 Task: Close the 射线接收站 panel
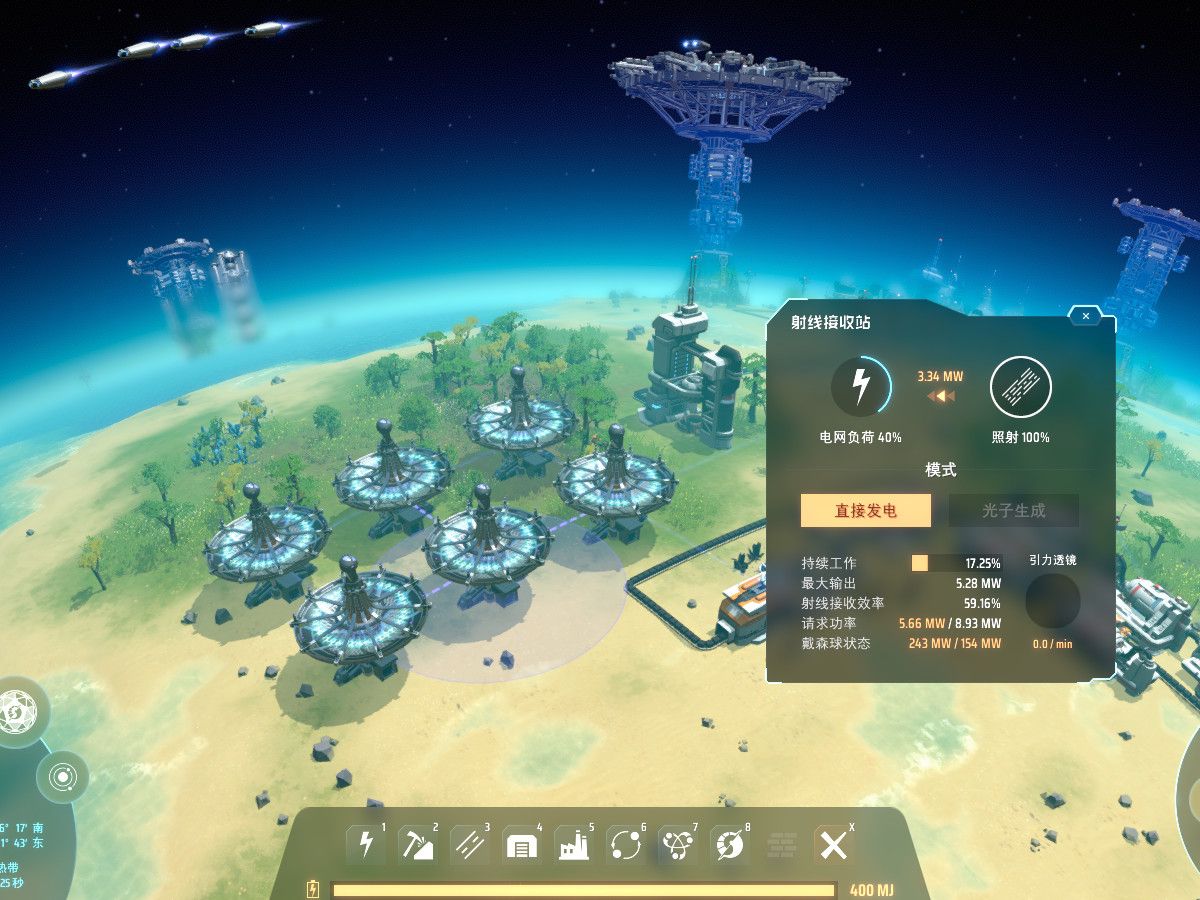click(x=1085, y=316)
